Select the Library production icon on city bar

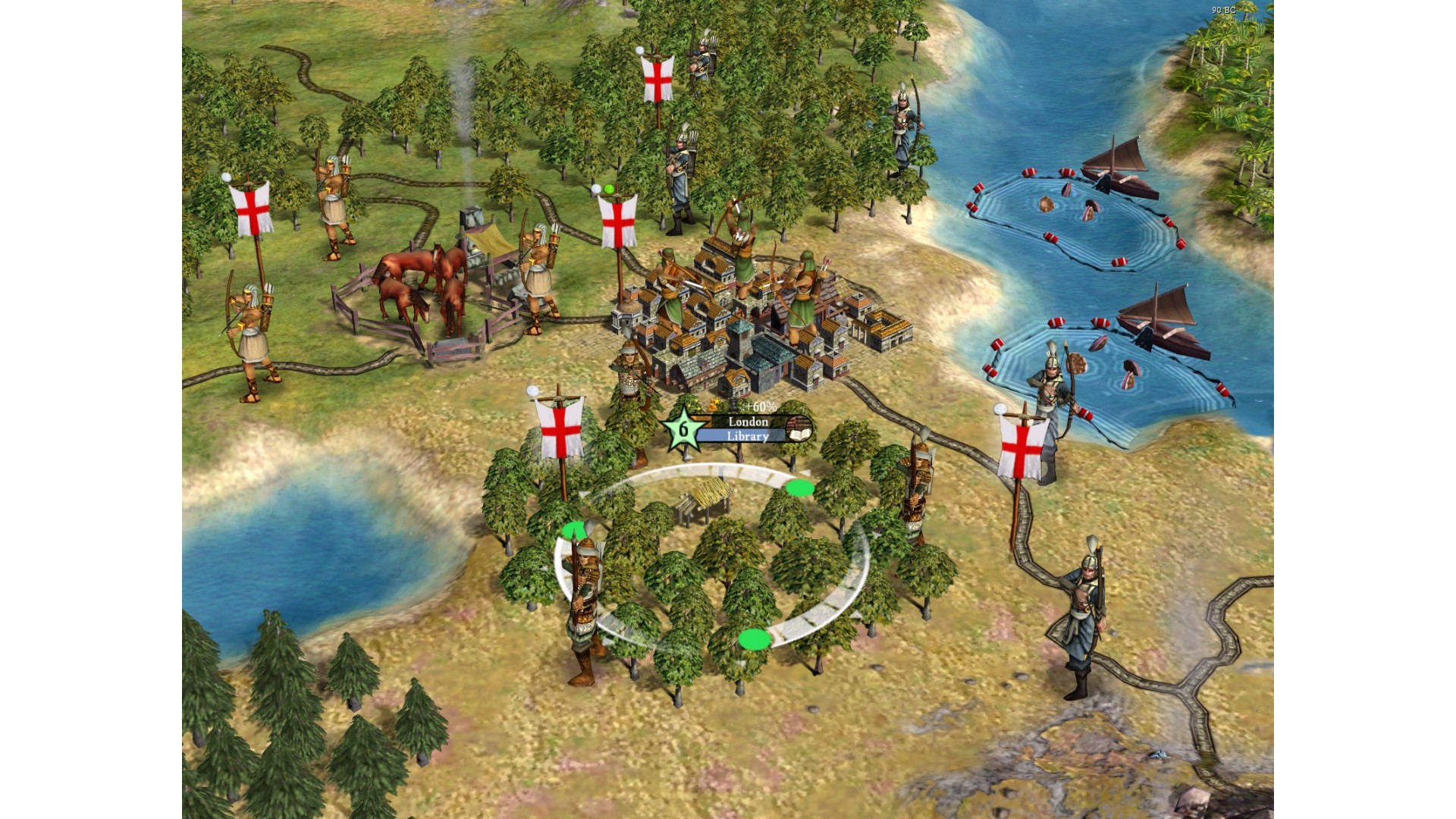click(797, 429)
